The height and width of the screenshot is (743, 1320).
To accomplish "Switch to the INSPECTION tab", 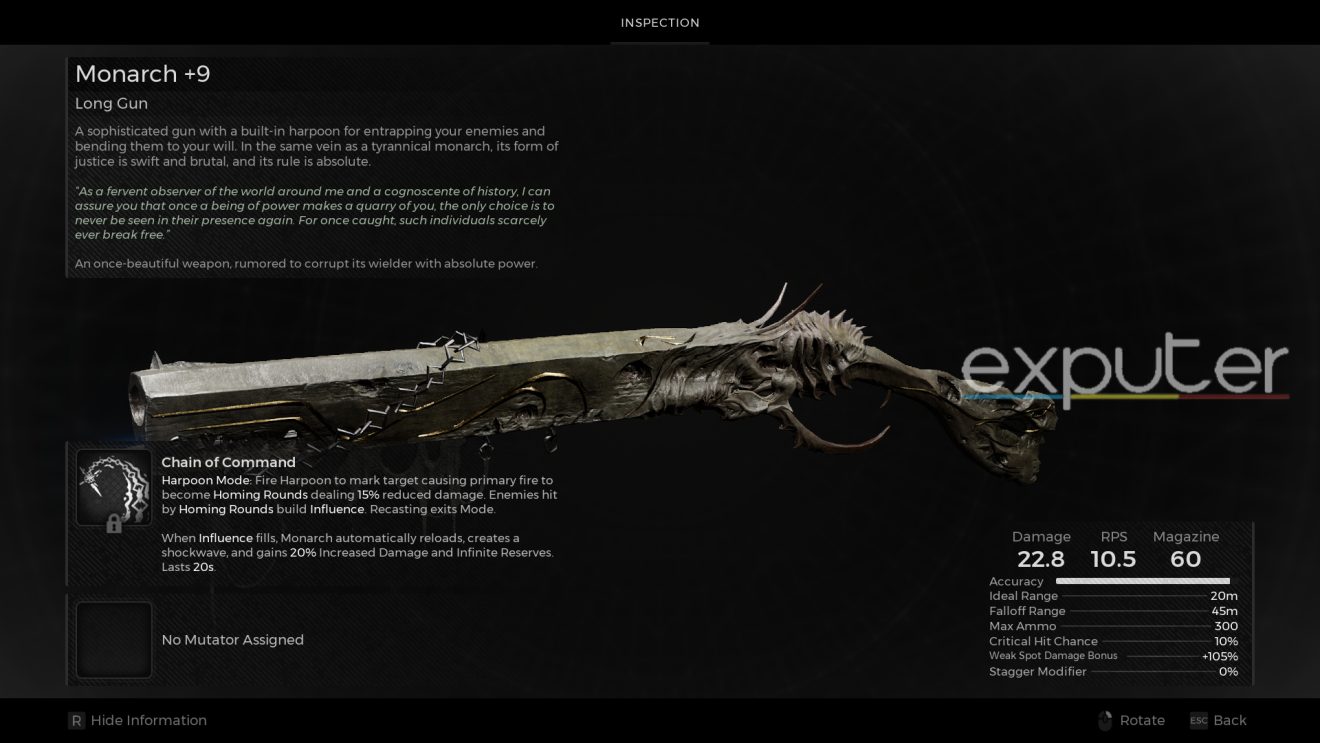I will [x=660, y=22].
